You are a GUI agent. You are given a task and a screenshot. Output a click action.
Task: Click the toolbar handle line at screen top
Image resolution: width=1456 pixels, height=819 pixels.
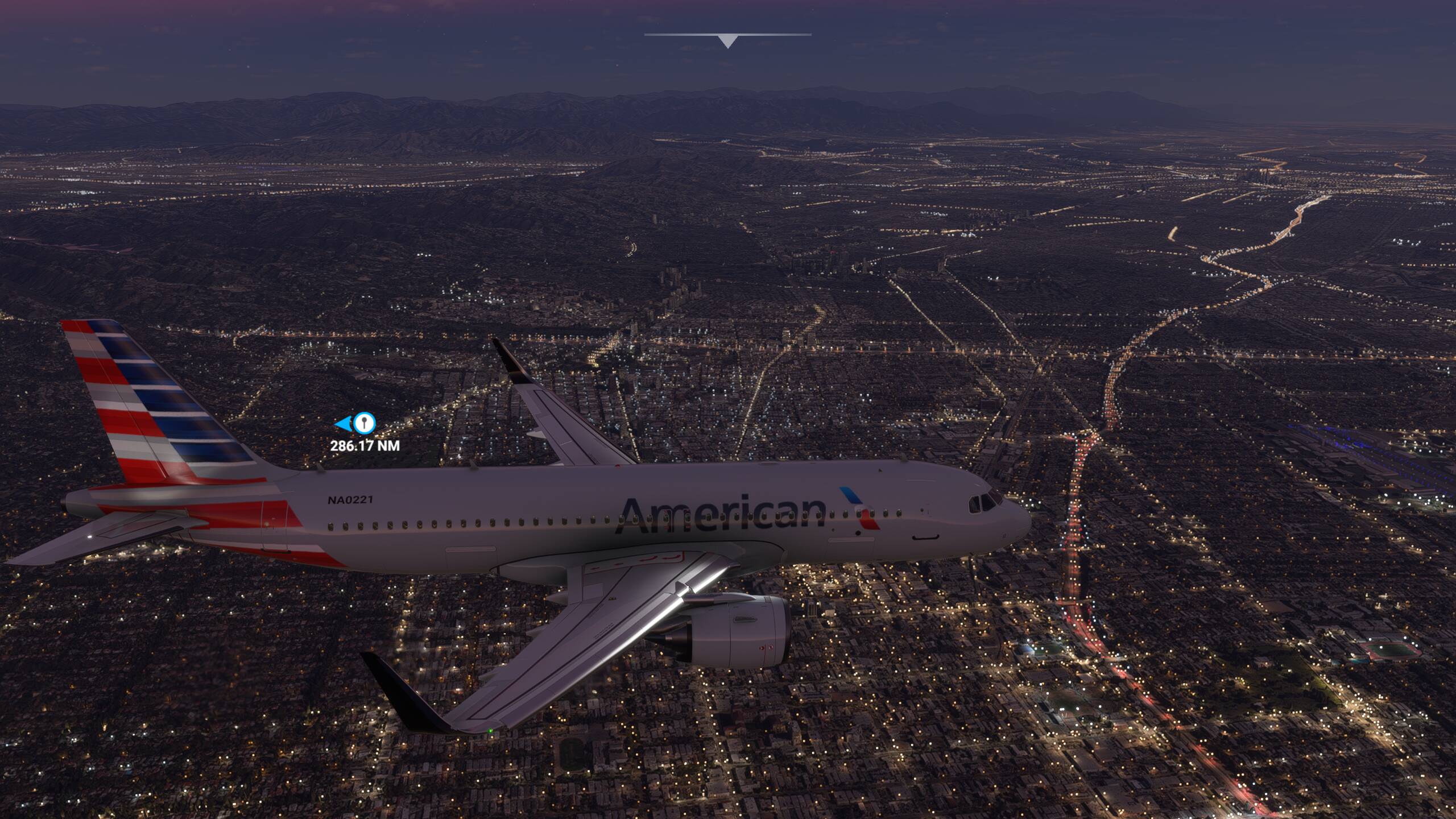click(x=727, y=35)
